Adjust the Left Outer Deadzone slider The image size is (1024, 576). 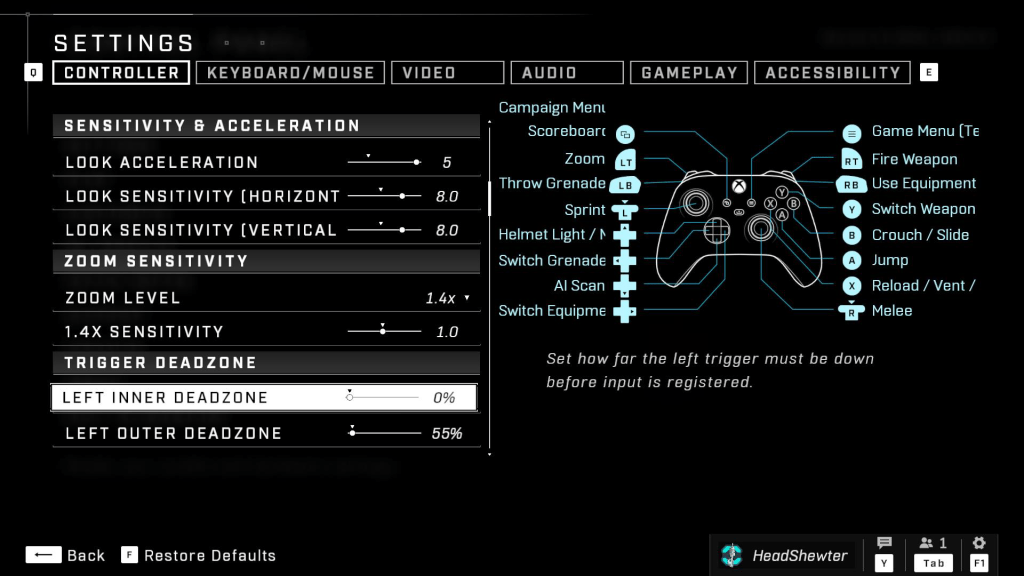tap(386, 433)
